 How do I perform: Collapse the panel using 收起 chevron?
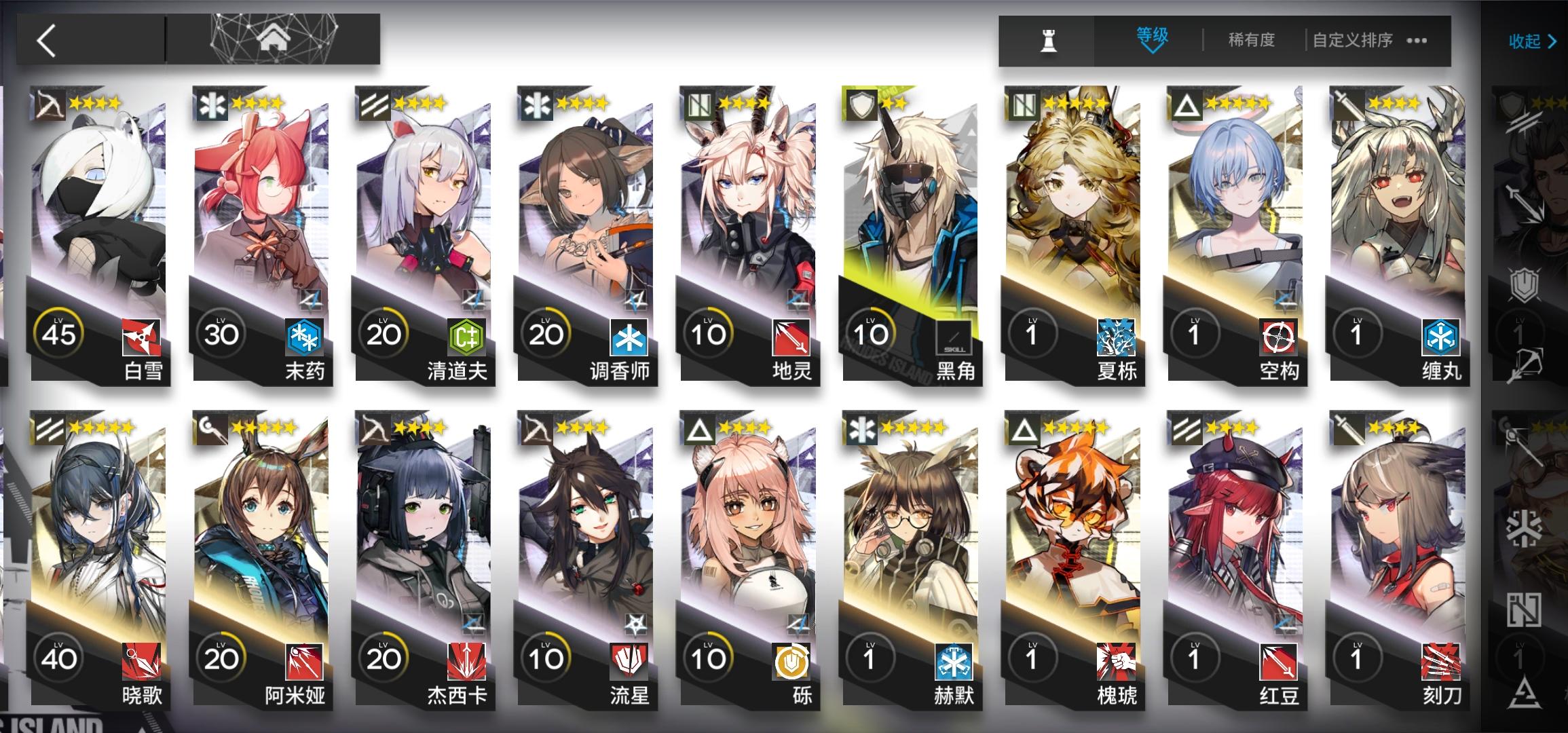coord(1533,42)
